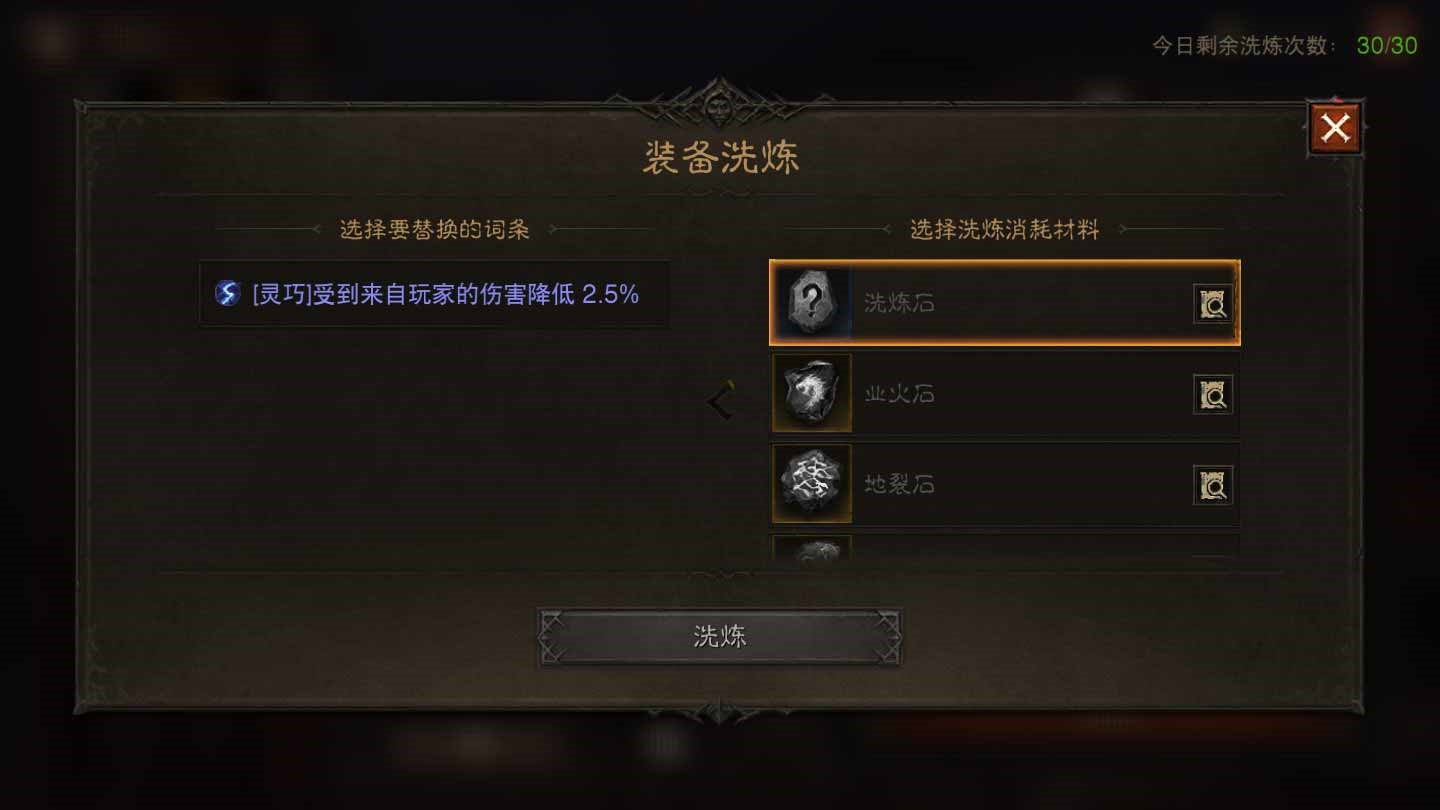Click the 洗炼石 material name label
This screenshot has width=1440, height=810.
point(899,303)
